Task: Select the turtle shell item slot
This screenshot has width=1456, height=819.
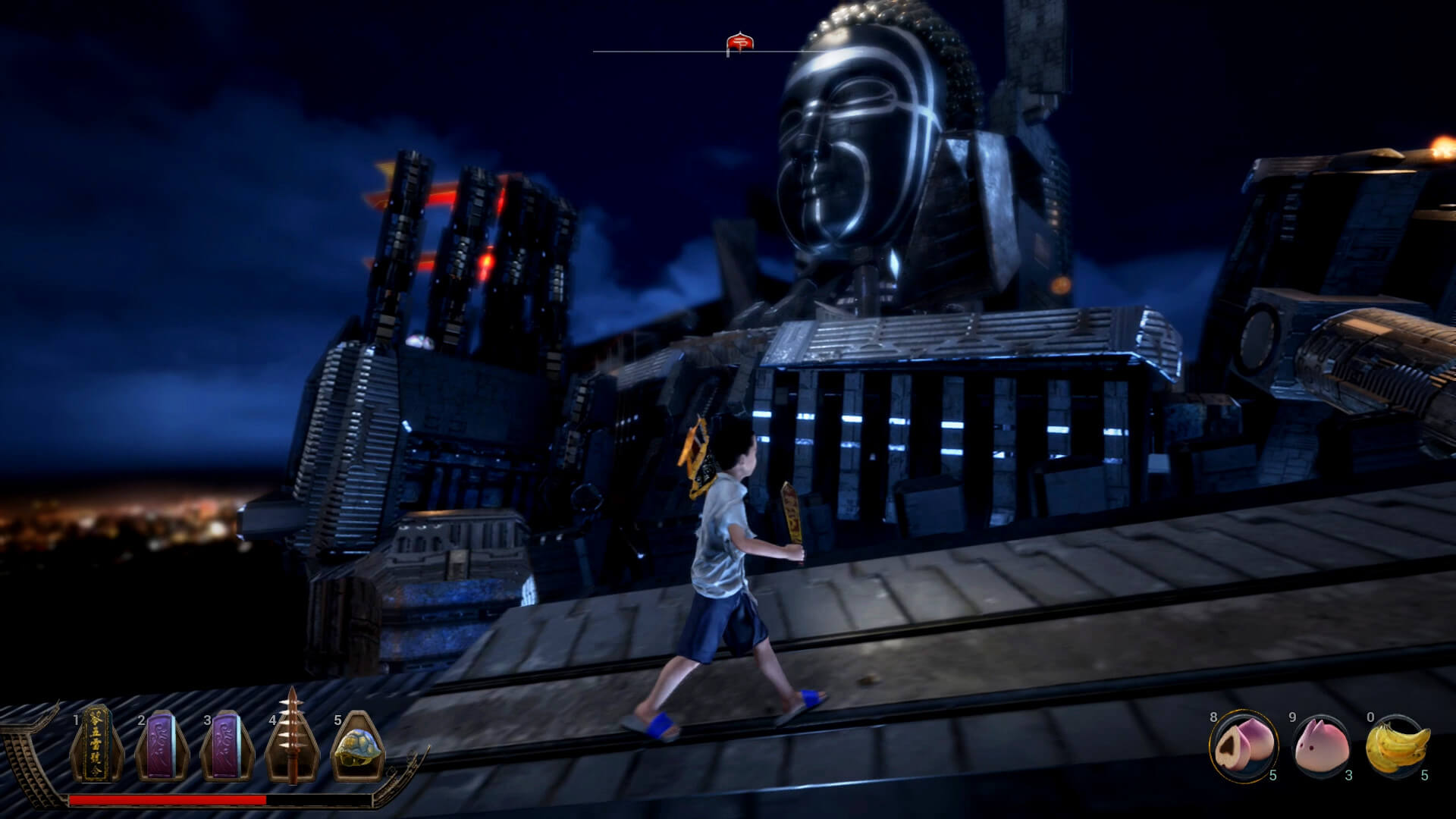Action: click(358, 747)
